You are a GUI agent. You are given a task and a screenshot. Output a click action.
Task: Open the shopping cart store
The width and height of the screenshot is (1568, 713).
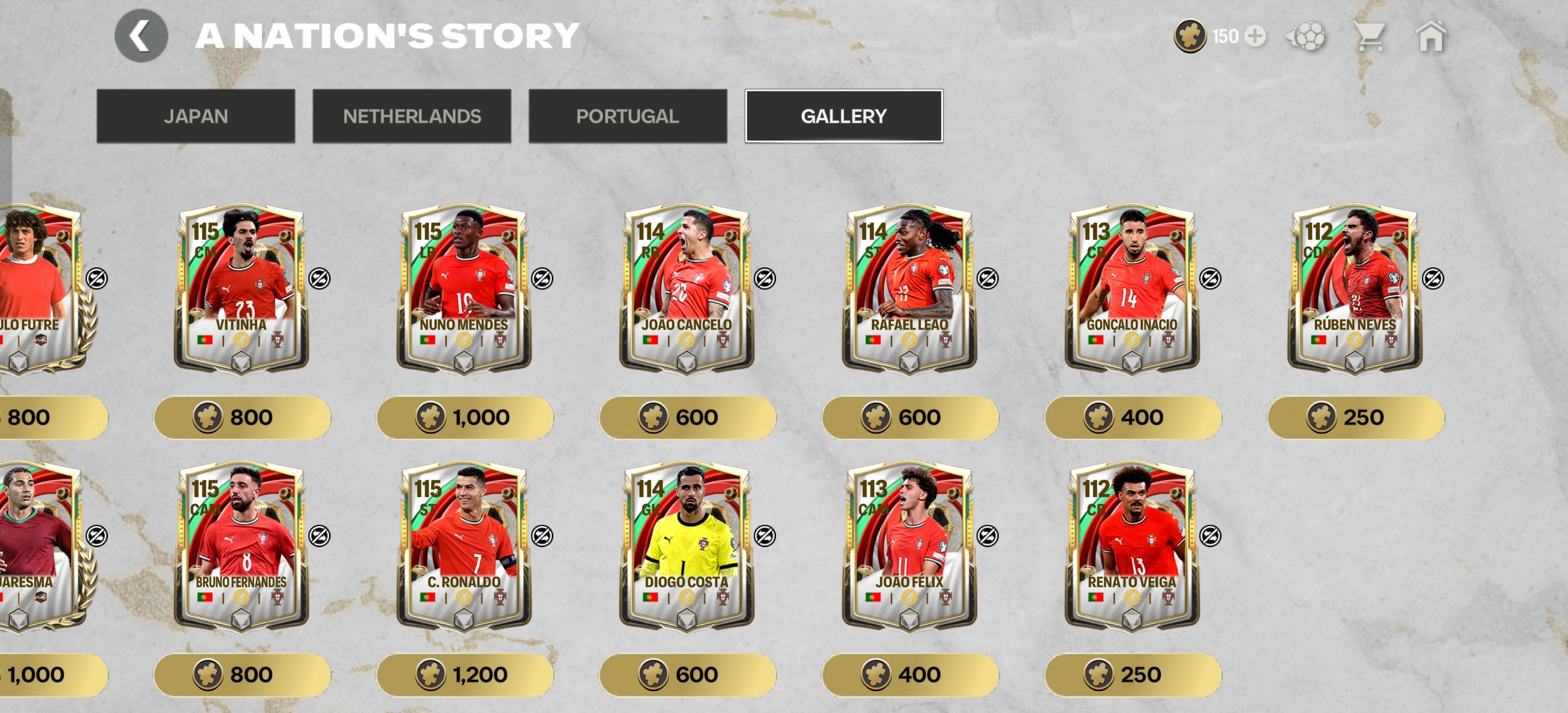click(1369, 37)
